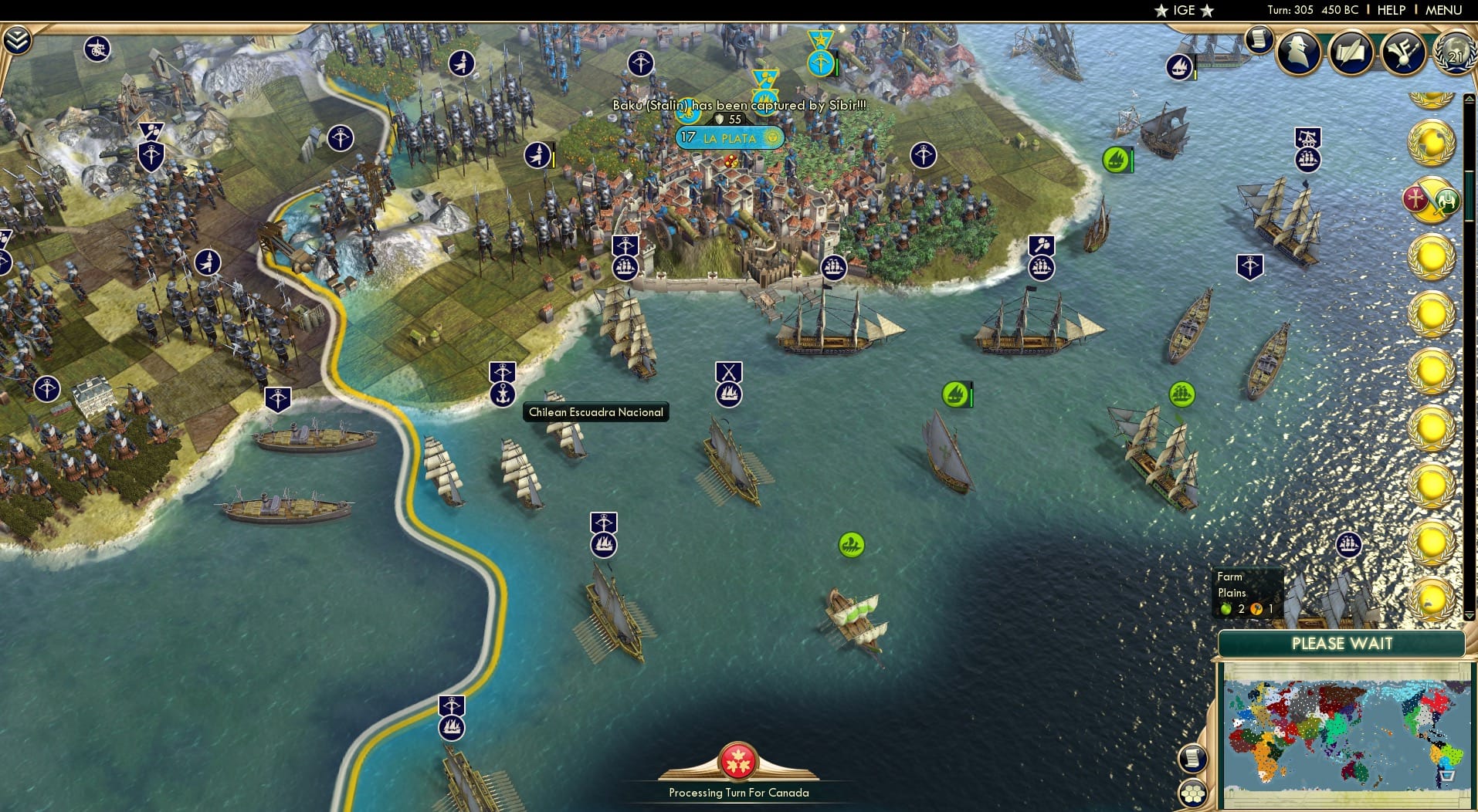Open HELP from the top bar

(x=1390, y=10)
